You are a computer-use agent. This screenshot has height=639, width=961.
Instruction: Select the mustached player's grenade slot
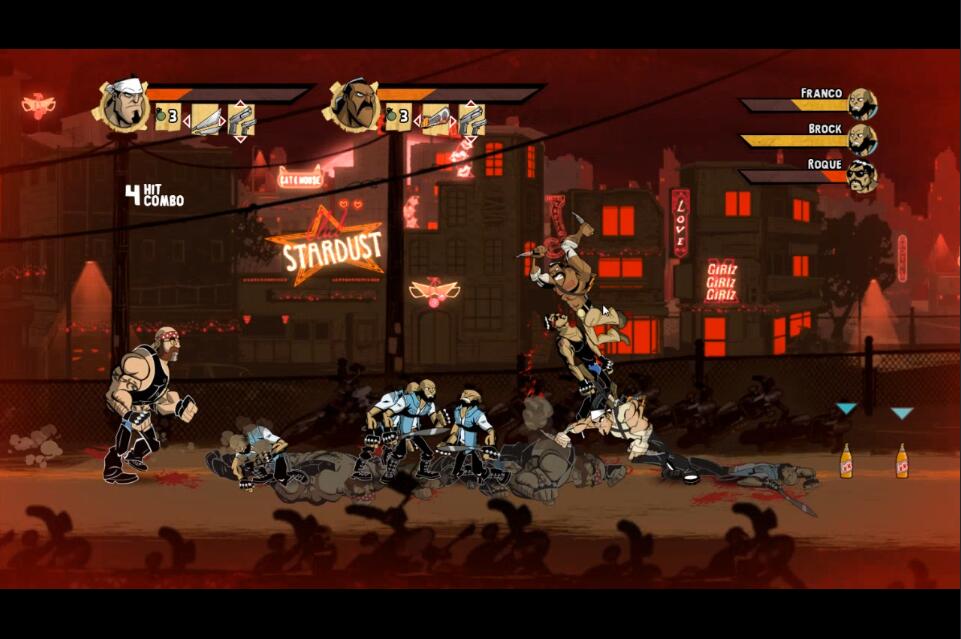(x=397, y=118)
